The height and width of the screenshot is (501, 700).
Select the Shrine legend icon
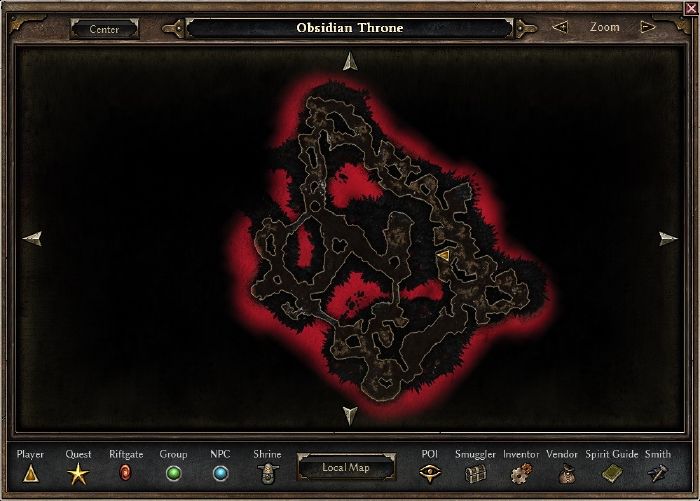click(x=268, y=474)
